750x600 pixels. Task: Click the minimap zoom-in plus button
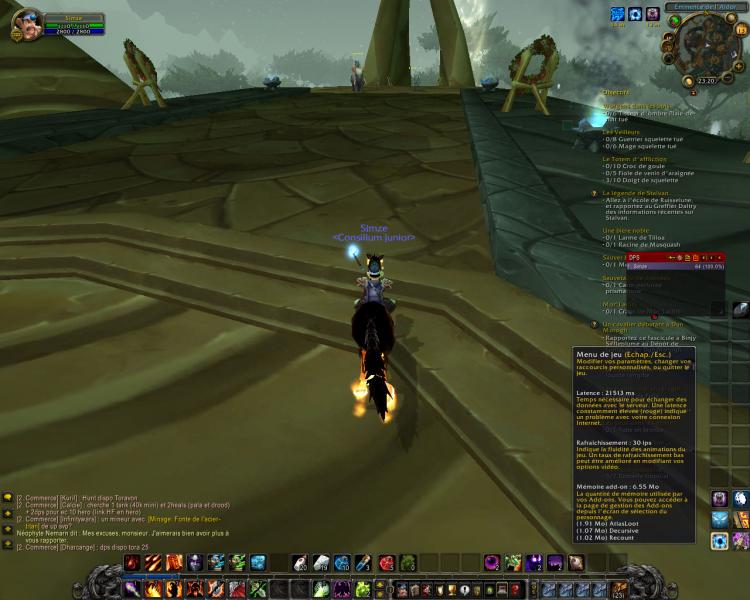pos(740,68)
